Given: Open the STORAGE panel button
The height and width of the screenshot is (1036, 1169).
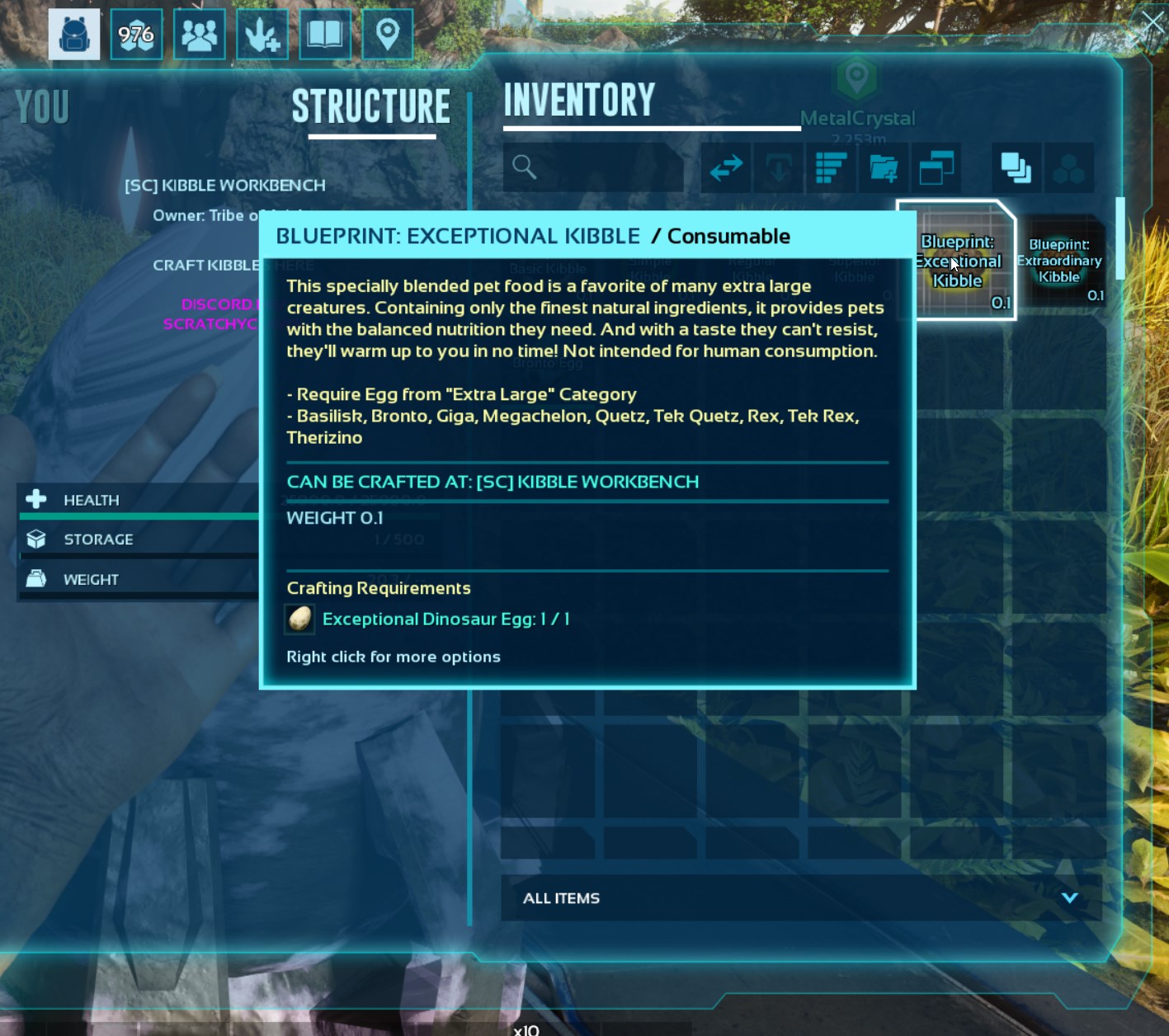Looking at the screenshot, I should click(x=98, y=539).
